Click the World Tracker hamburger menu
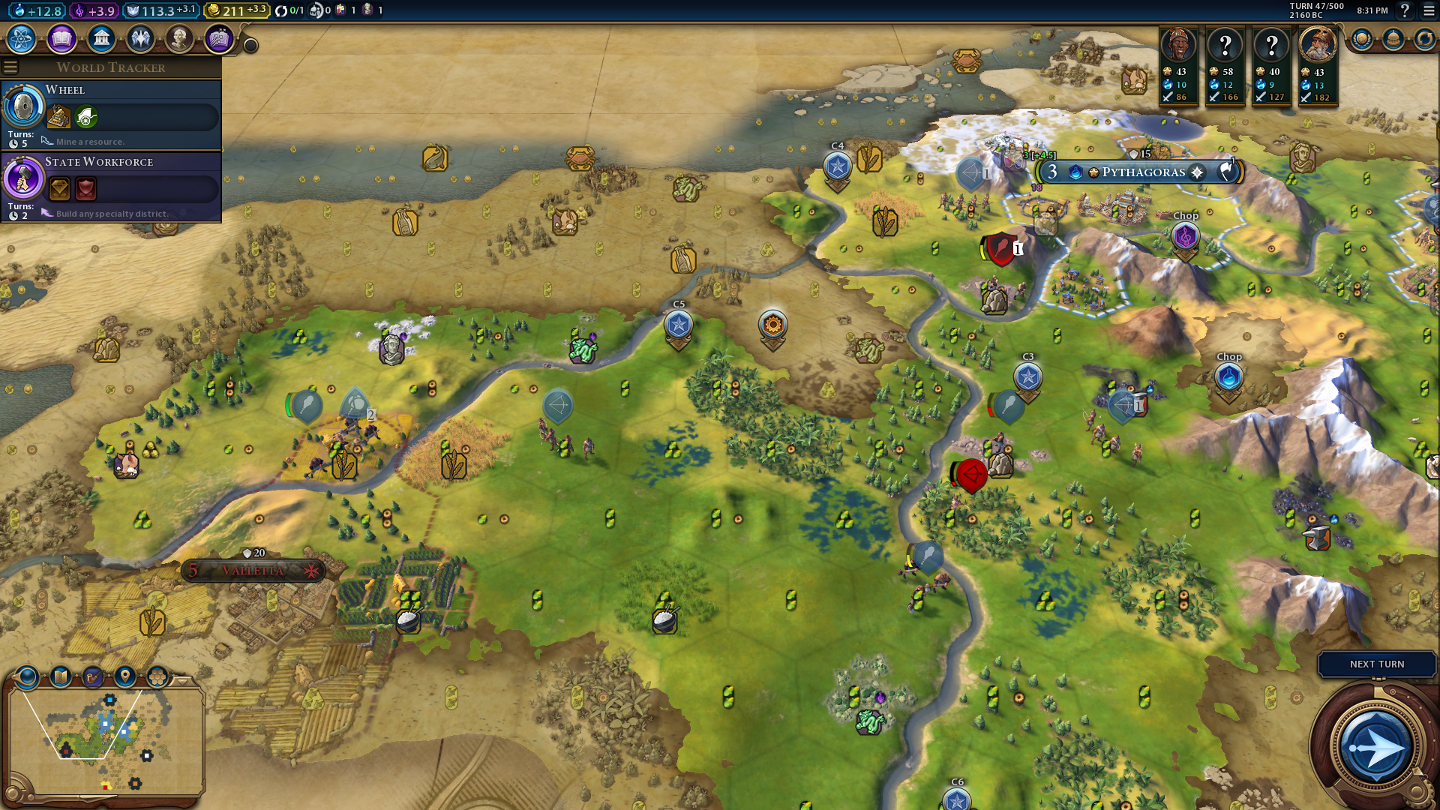Screen dimensions: 1440x810 [x=11, y=67]
